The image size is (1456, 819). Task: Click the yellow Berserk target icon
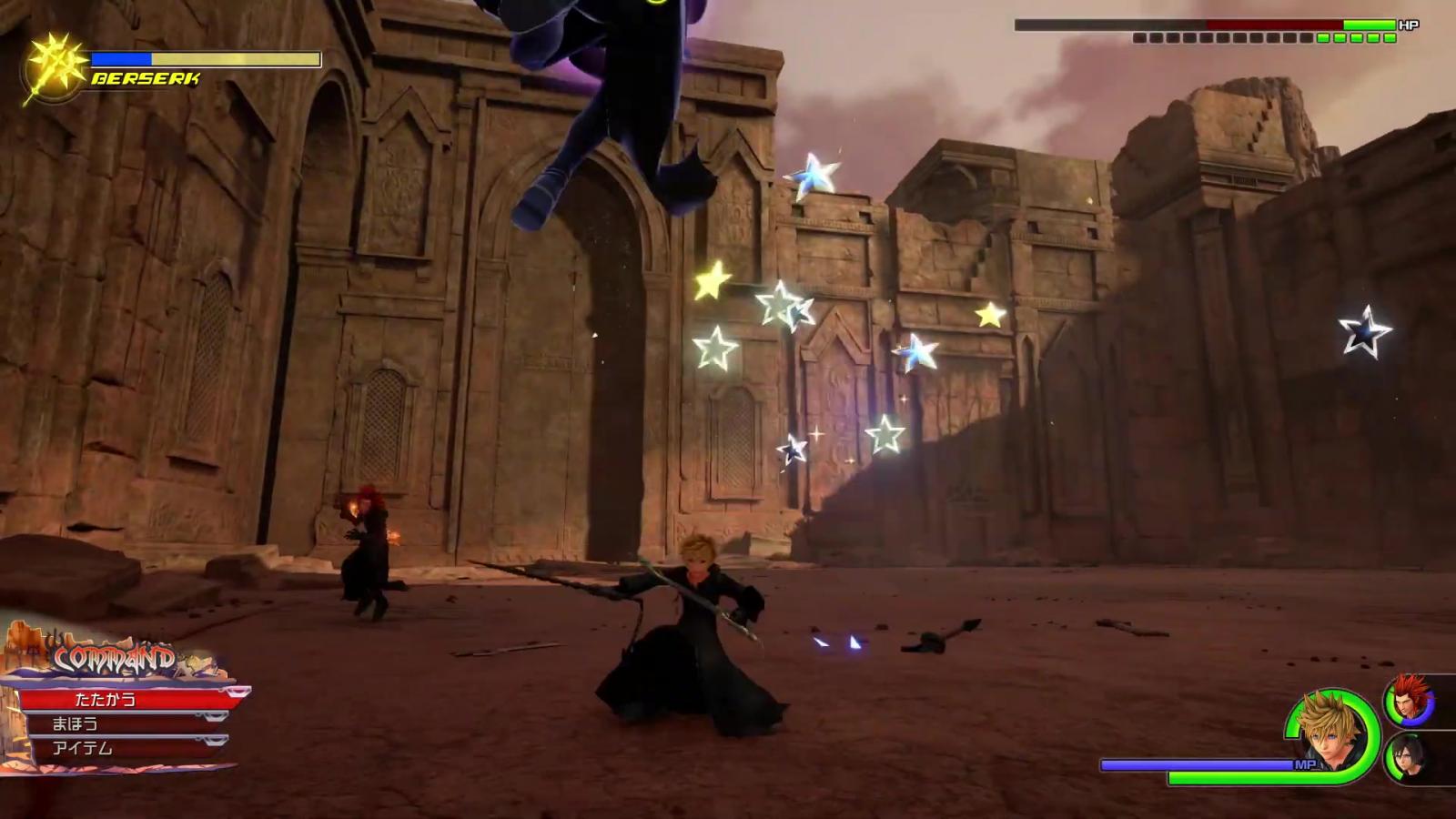pyautogui.click(x=55, y=67)
